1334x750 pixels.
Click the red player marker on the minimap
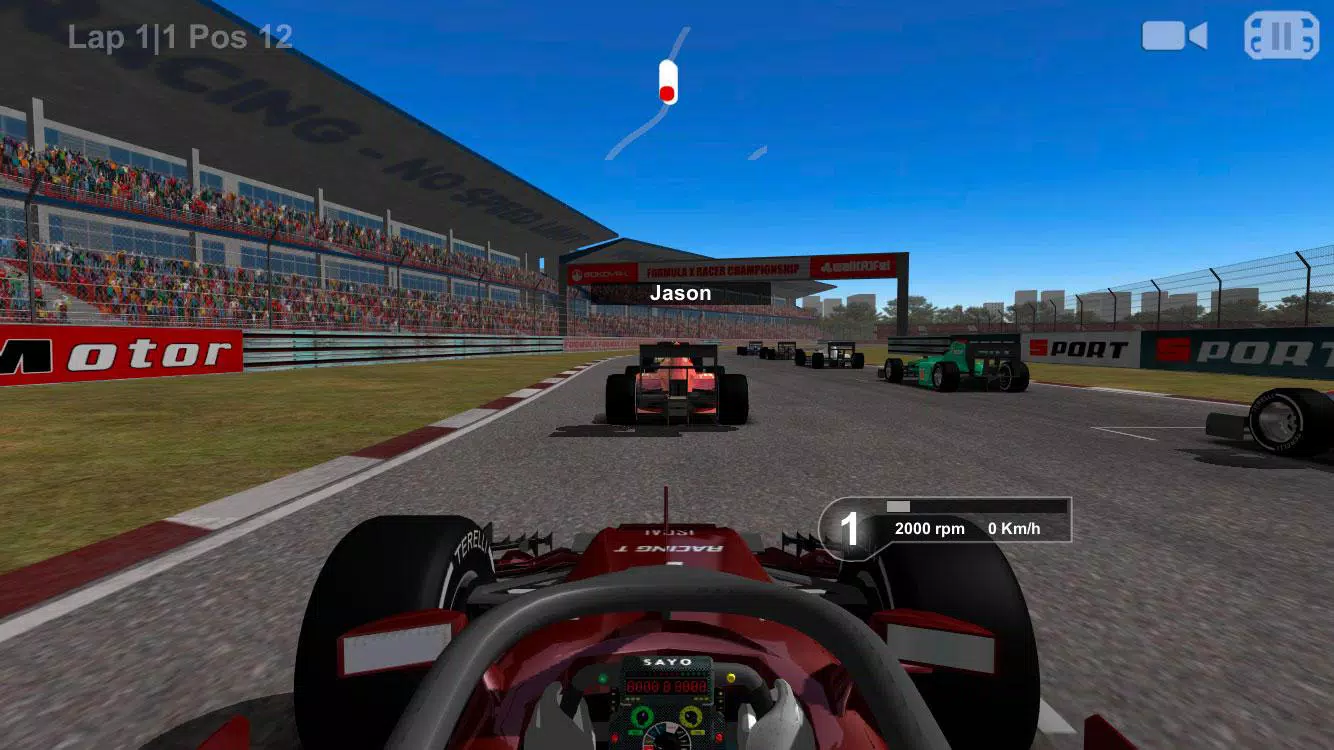666,93
